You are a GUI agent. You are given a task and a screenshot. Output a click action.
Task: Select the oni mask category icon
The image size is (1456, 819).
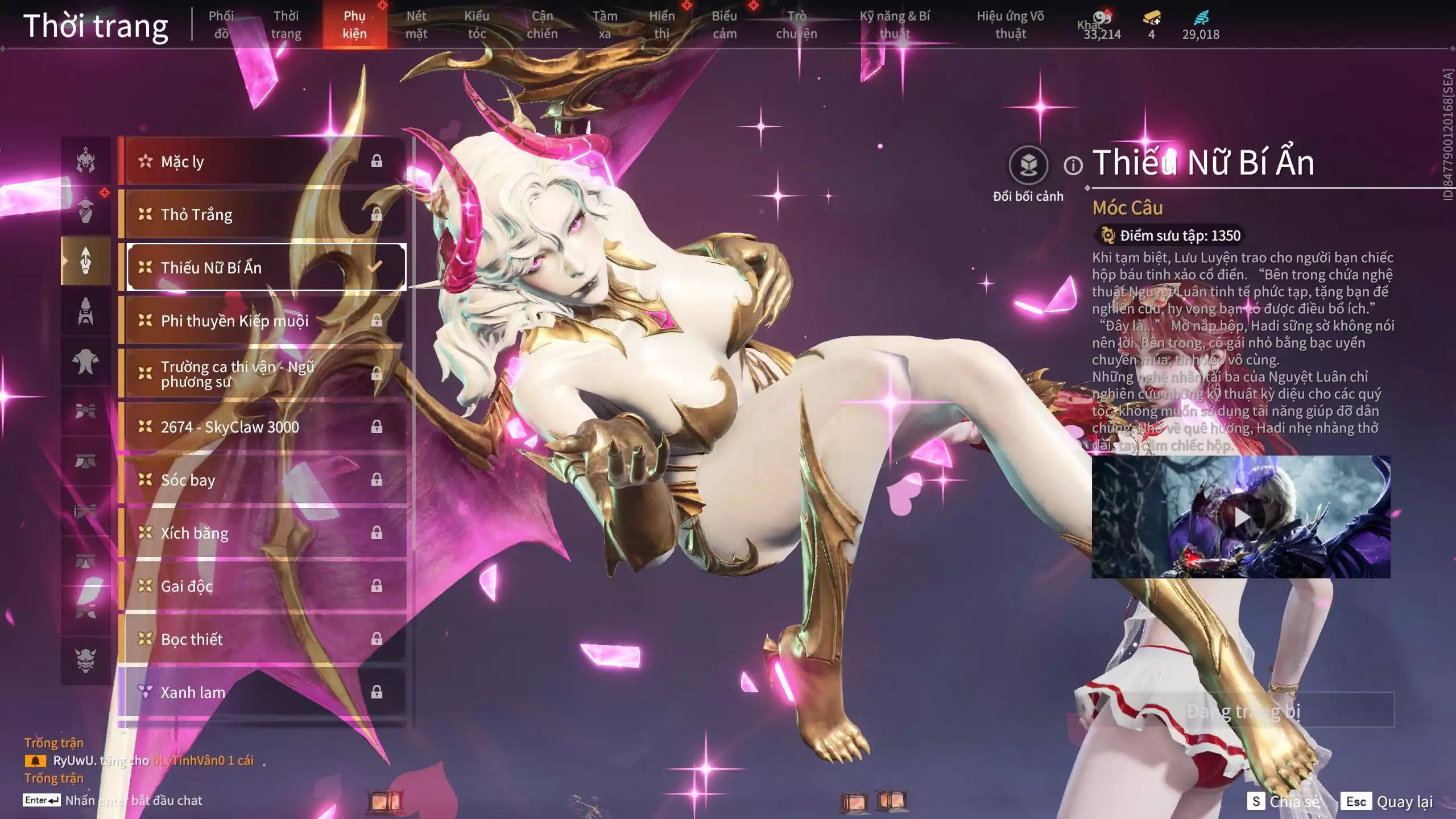tap(86, 660)
